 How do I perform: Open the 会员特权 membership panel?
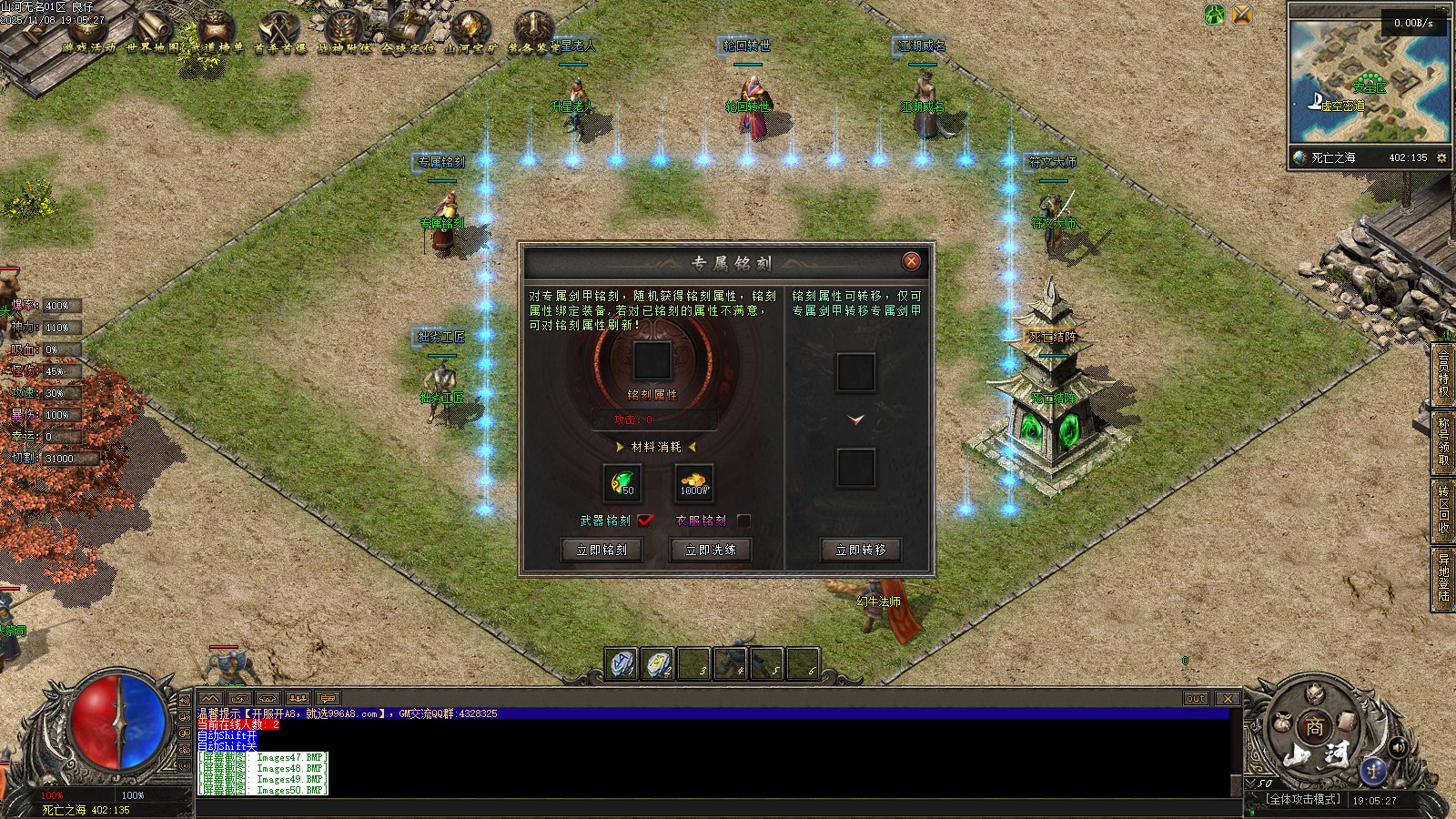coord(1443,374)
